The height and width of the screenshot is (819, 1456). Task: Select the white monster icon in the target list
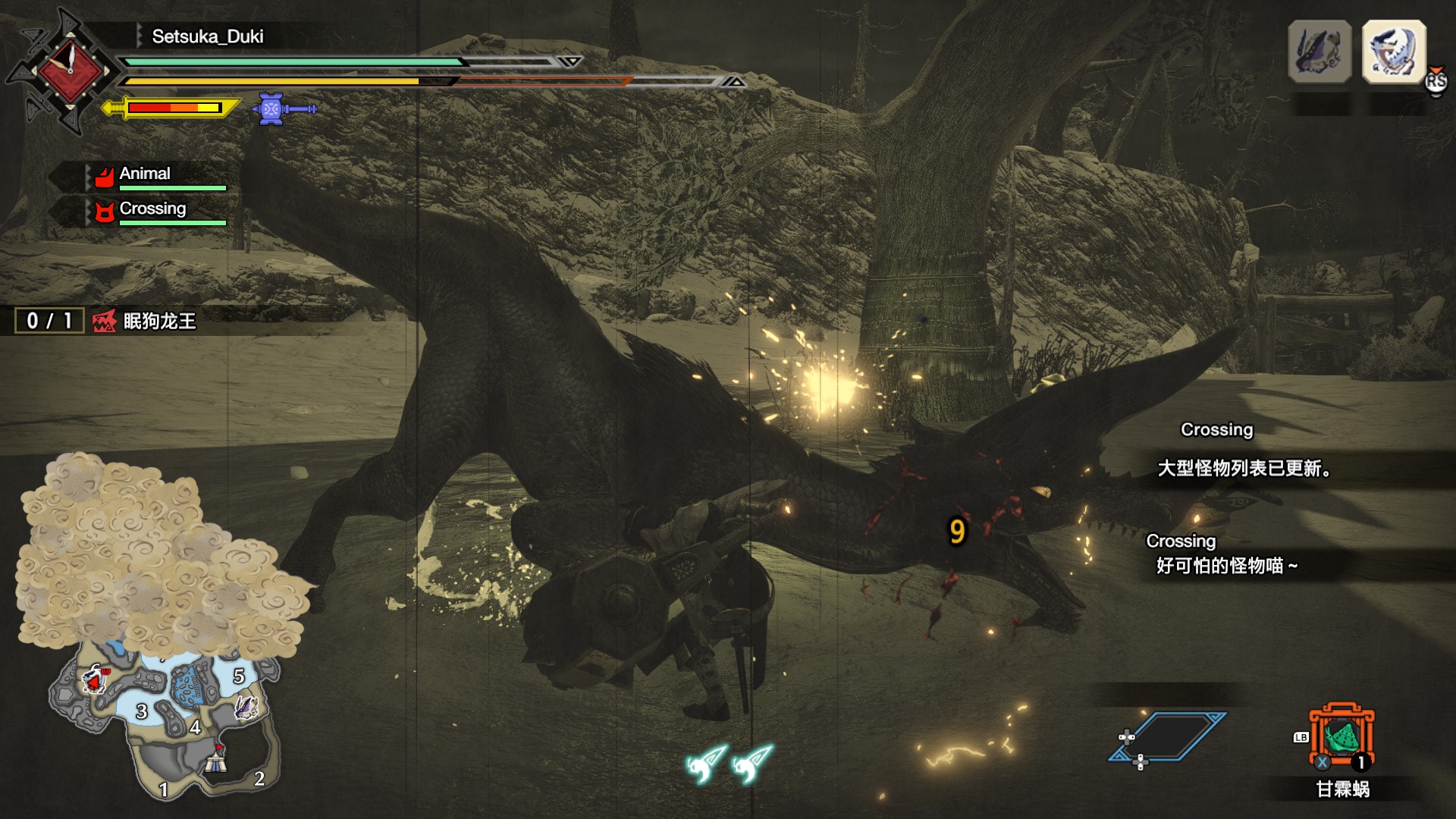[x=1394, y=52]
